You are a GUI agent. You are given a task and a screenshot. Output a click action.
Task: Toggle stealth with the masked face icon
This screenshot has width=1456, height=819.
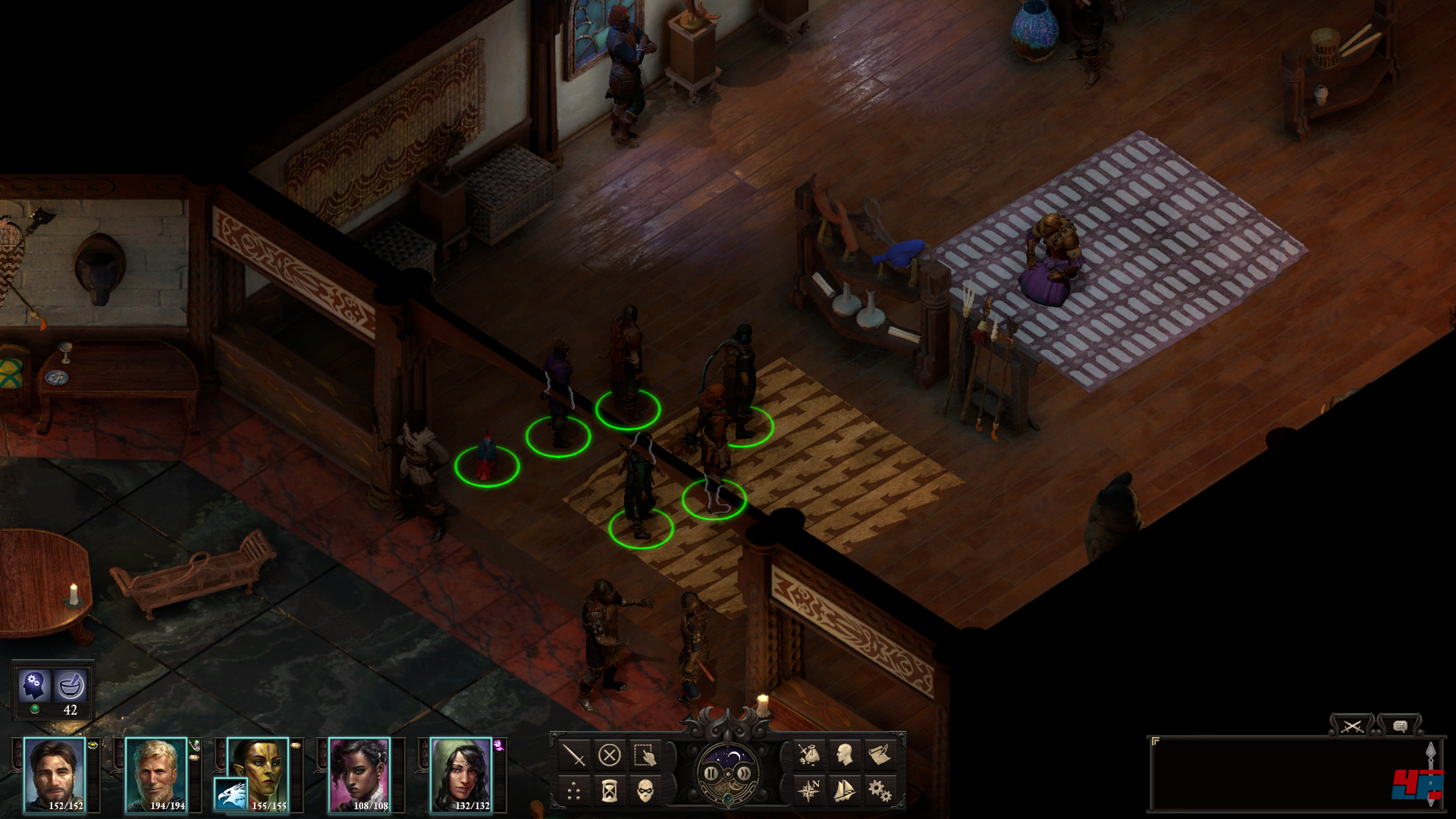tap(645, 792)
